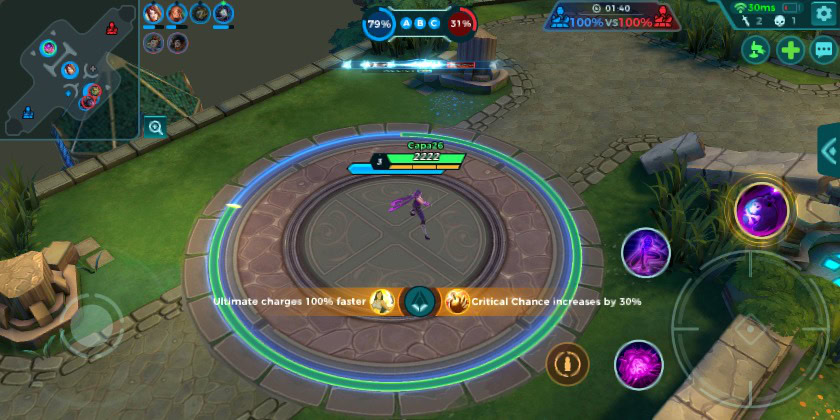Screen dimensions: 840x420
Task: Use the purple figure skill
Action: [x=646, y=252]
